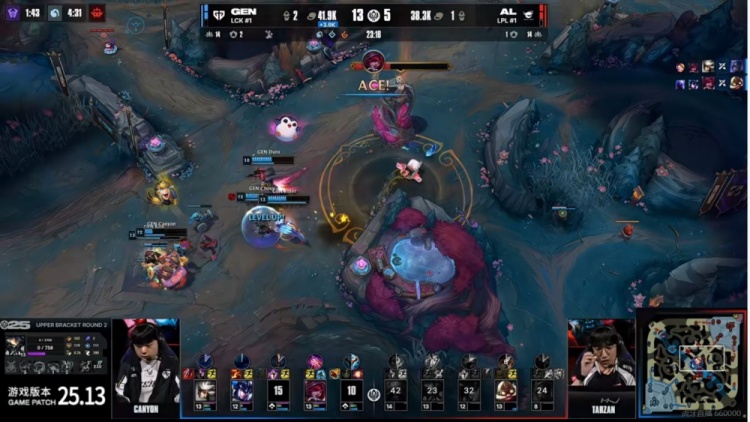Click the red monster objective icon
750x422 pixels.
(98, 13)
